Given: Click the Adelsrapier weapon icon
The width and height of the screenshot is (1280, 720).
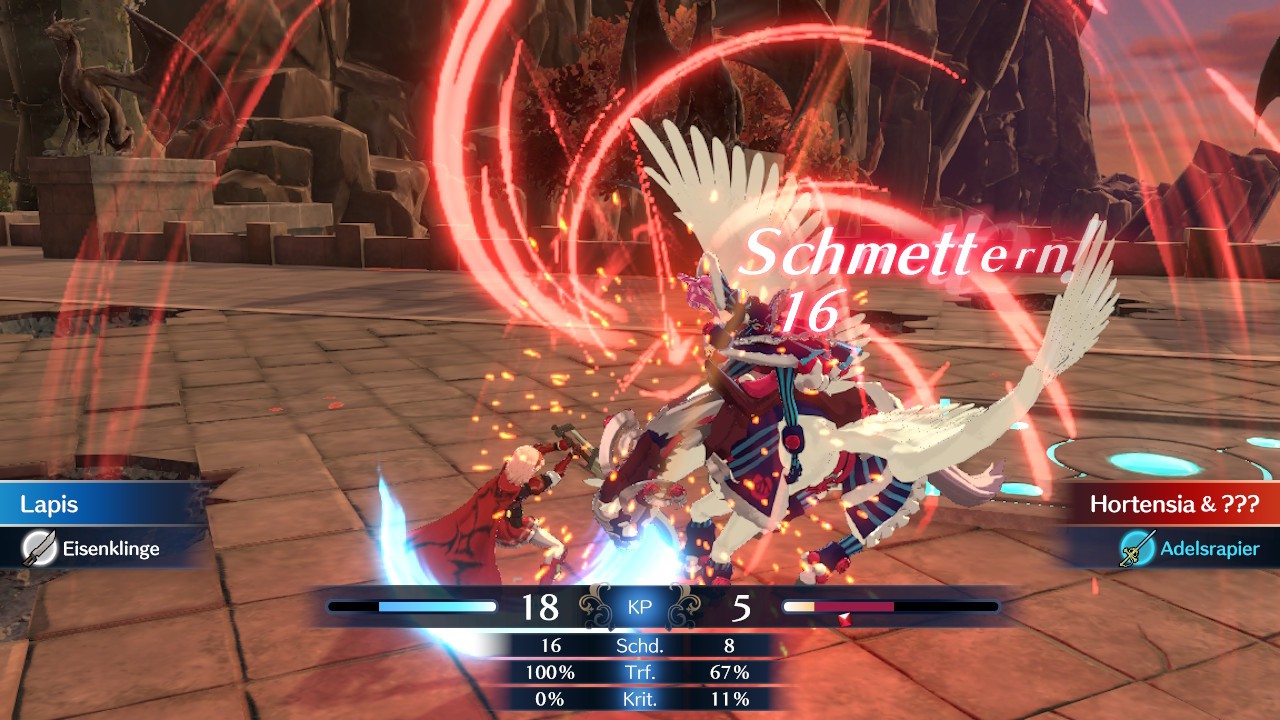Looking at the screenshot, I should click(1138, 548).
